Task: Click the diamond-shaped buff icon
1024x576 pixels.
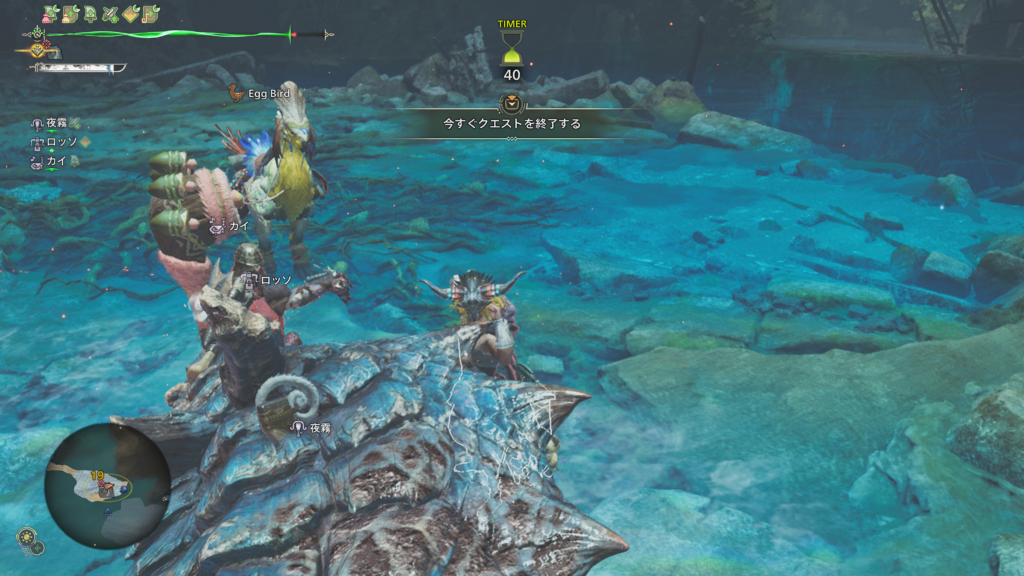Action: [x=130, y=14]
